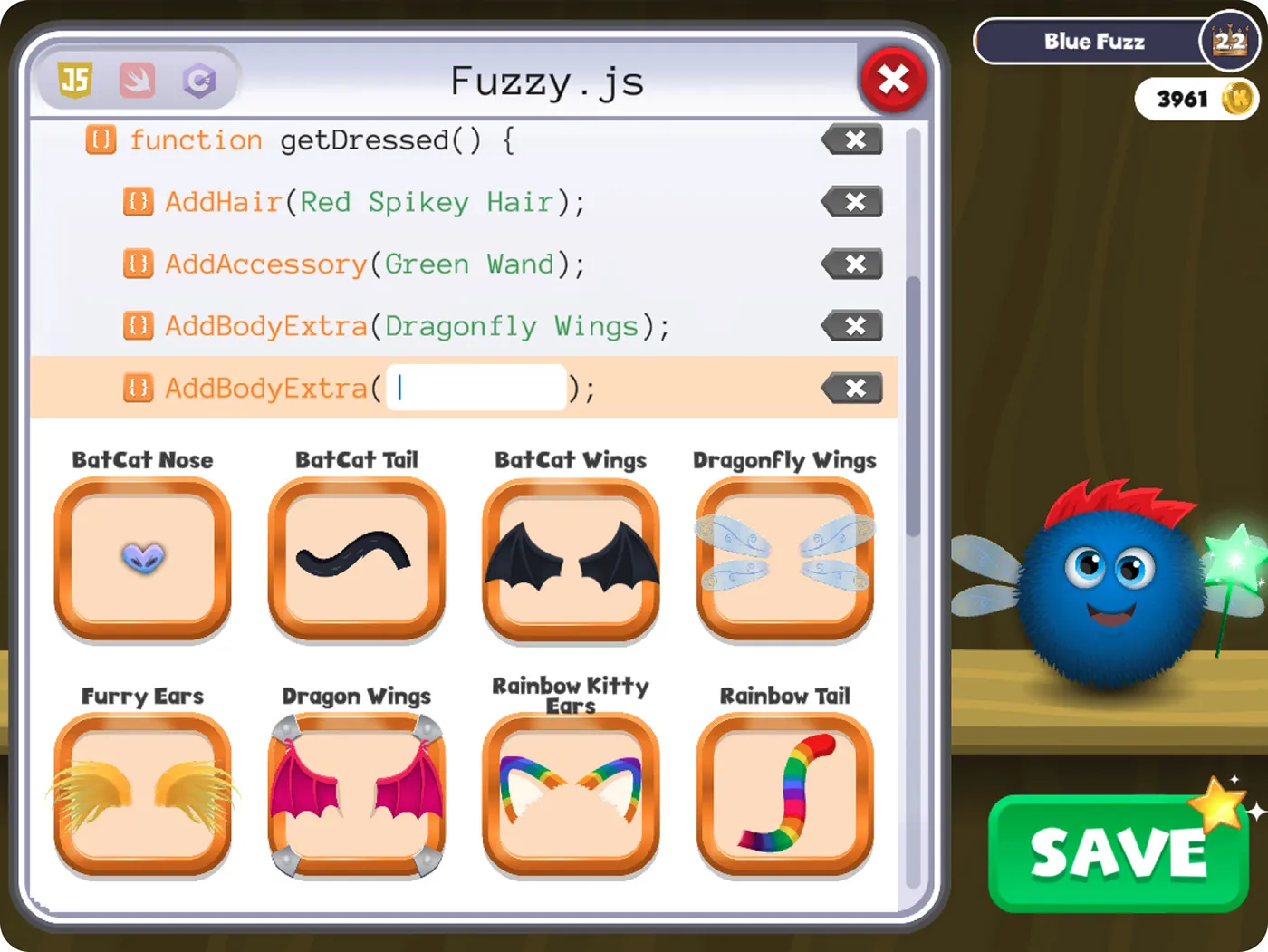Screen dimensions: 1268x952
Task: Remove the empty AddBodyExtra line
Action: click(851, 388)
